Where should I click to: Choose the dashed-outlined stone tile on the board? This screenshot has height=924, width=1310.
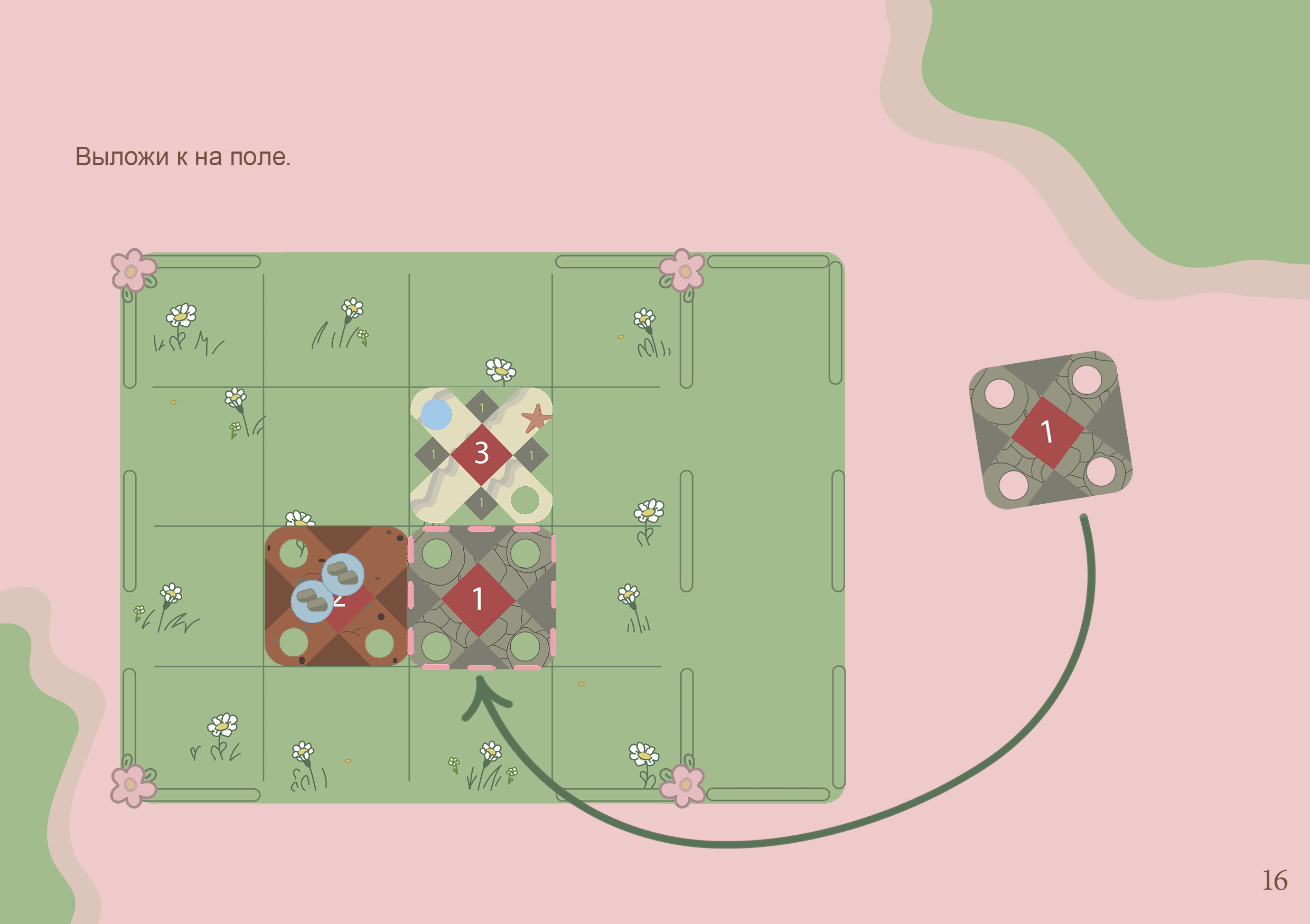pyautogui.click(x=480, y=598)
